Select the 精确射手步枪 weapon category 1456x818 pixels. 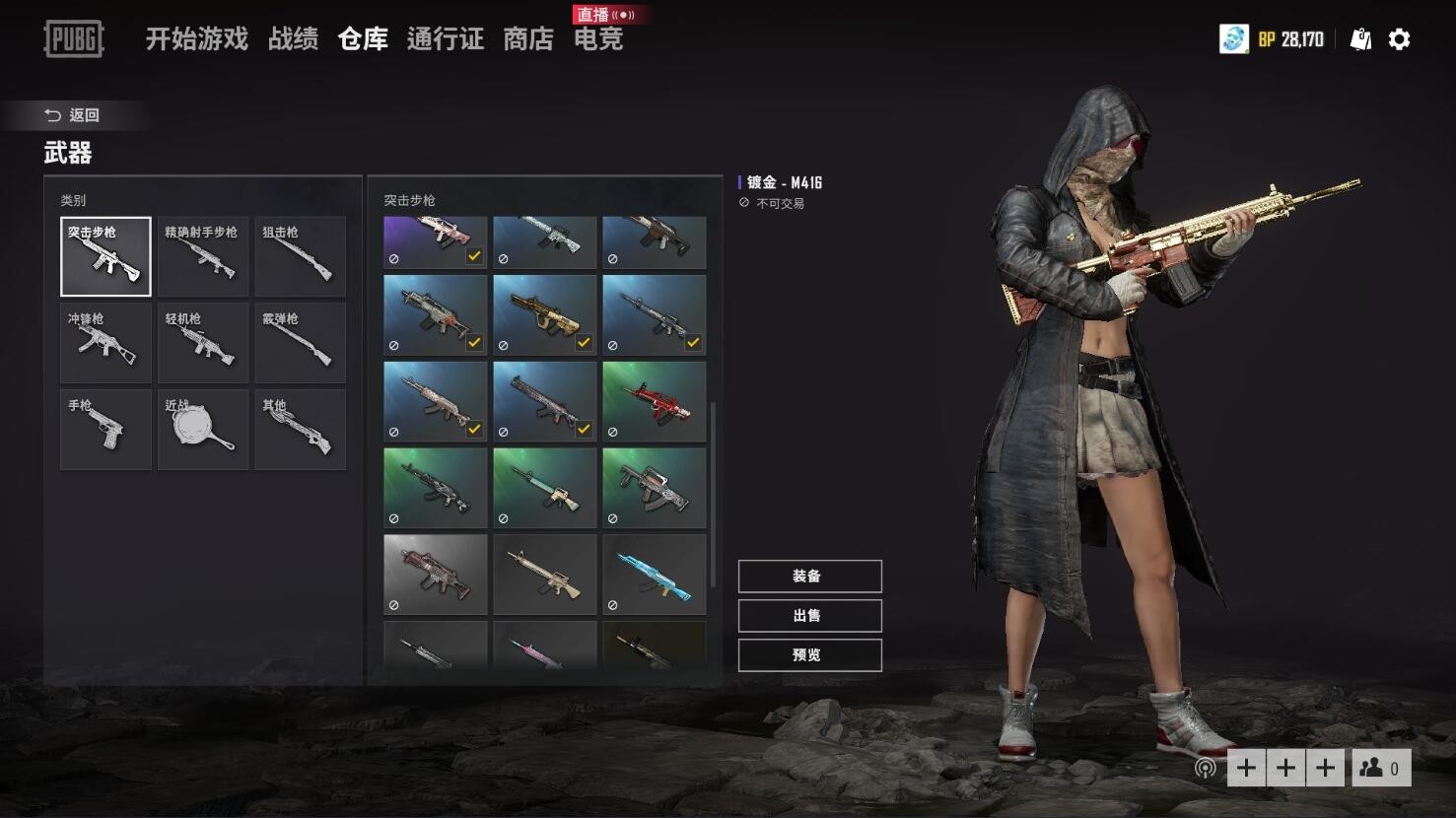click(202, 256)
